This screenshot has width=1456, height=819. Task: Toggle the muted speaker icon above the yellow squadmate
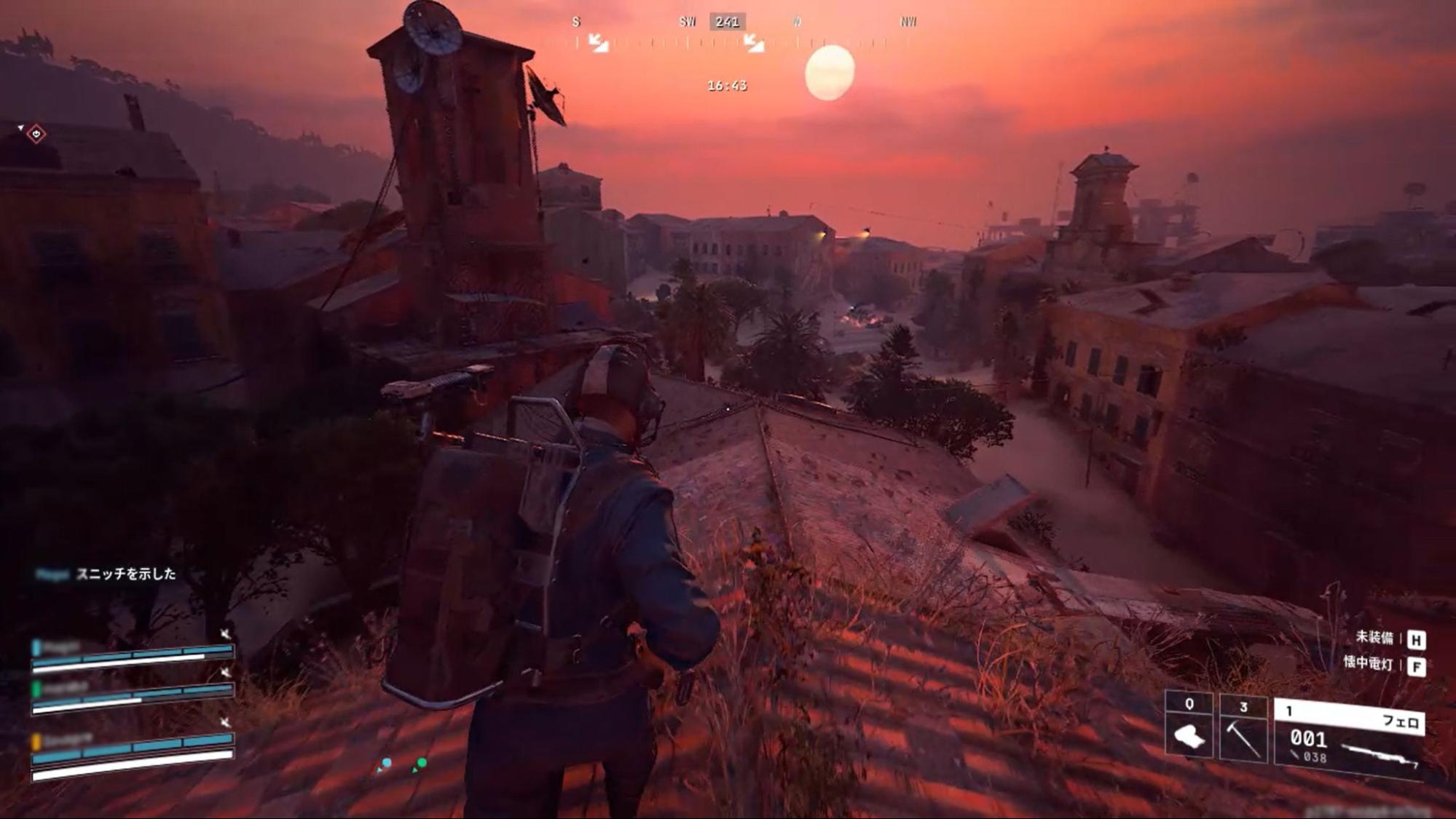pyautogui.click(x=226, y=721)
